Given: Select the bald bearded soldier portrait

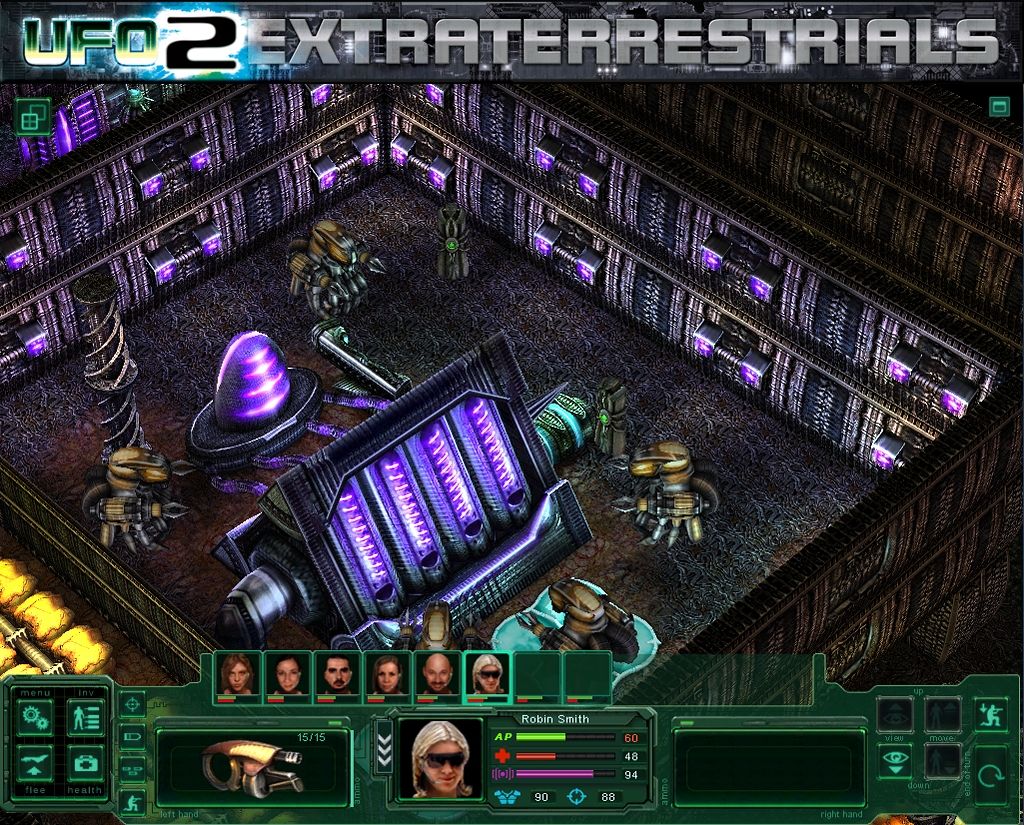Looking at the screenshot, I should pyautogui.click(x=437, y=675).
